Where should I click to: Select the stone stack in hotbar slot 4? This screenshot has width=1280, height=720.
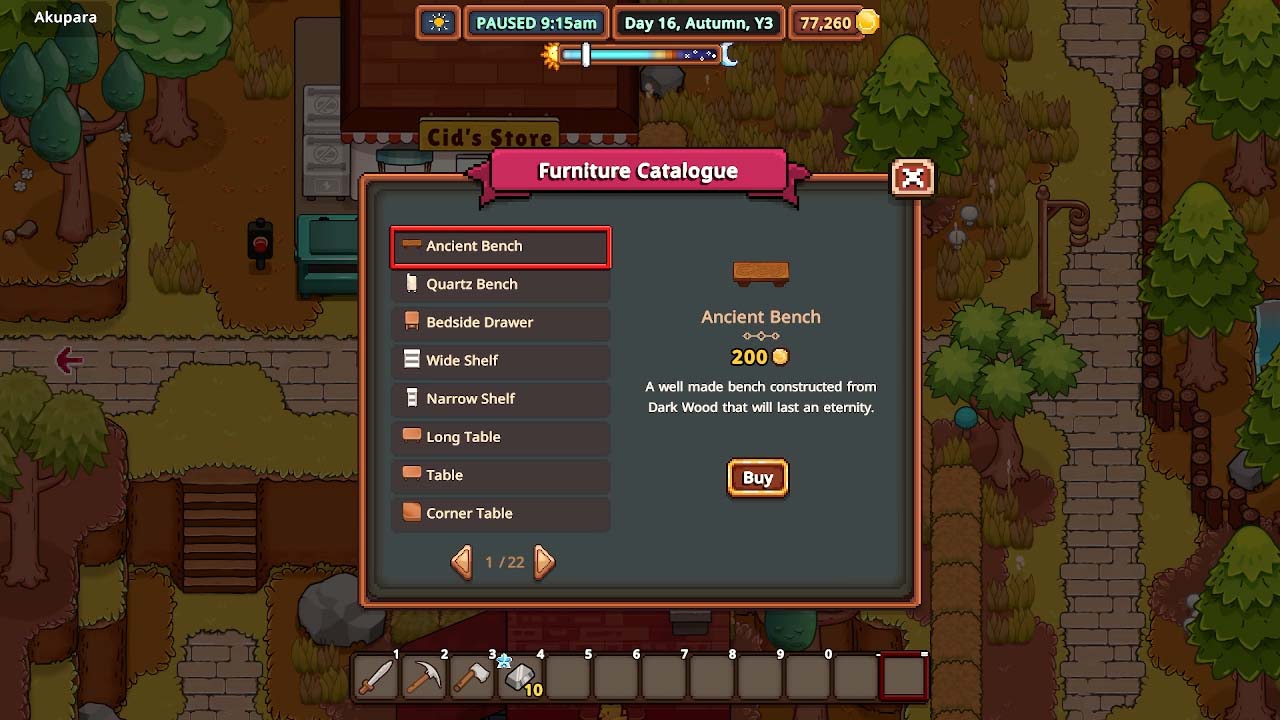520,678
